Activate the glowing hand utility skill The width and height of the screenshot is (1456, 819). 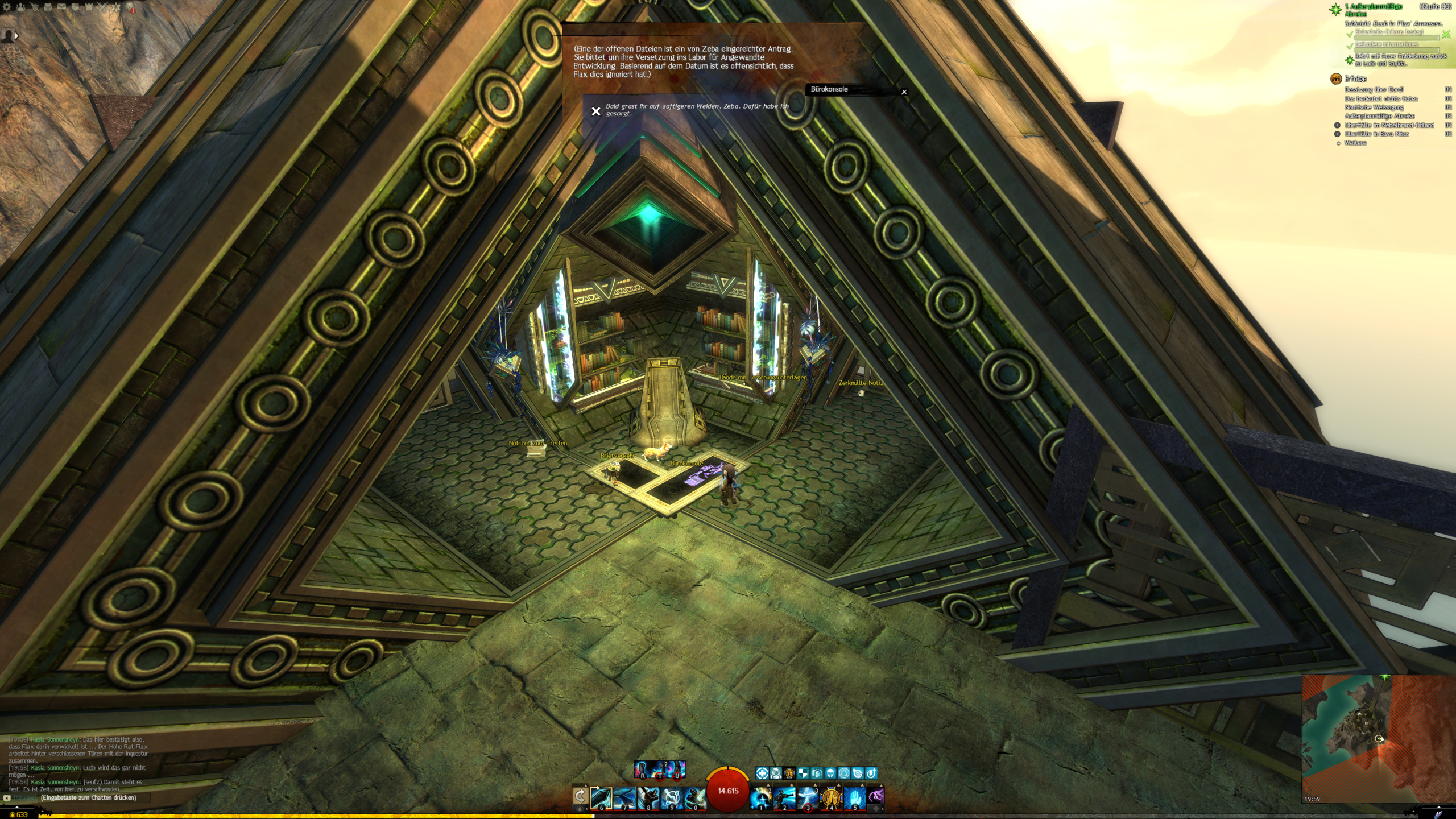point(854,797)
